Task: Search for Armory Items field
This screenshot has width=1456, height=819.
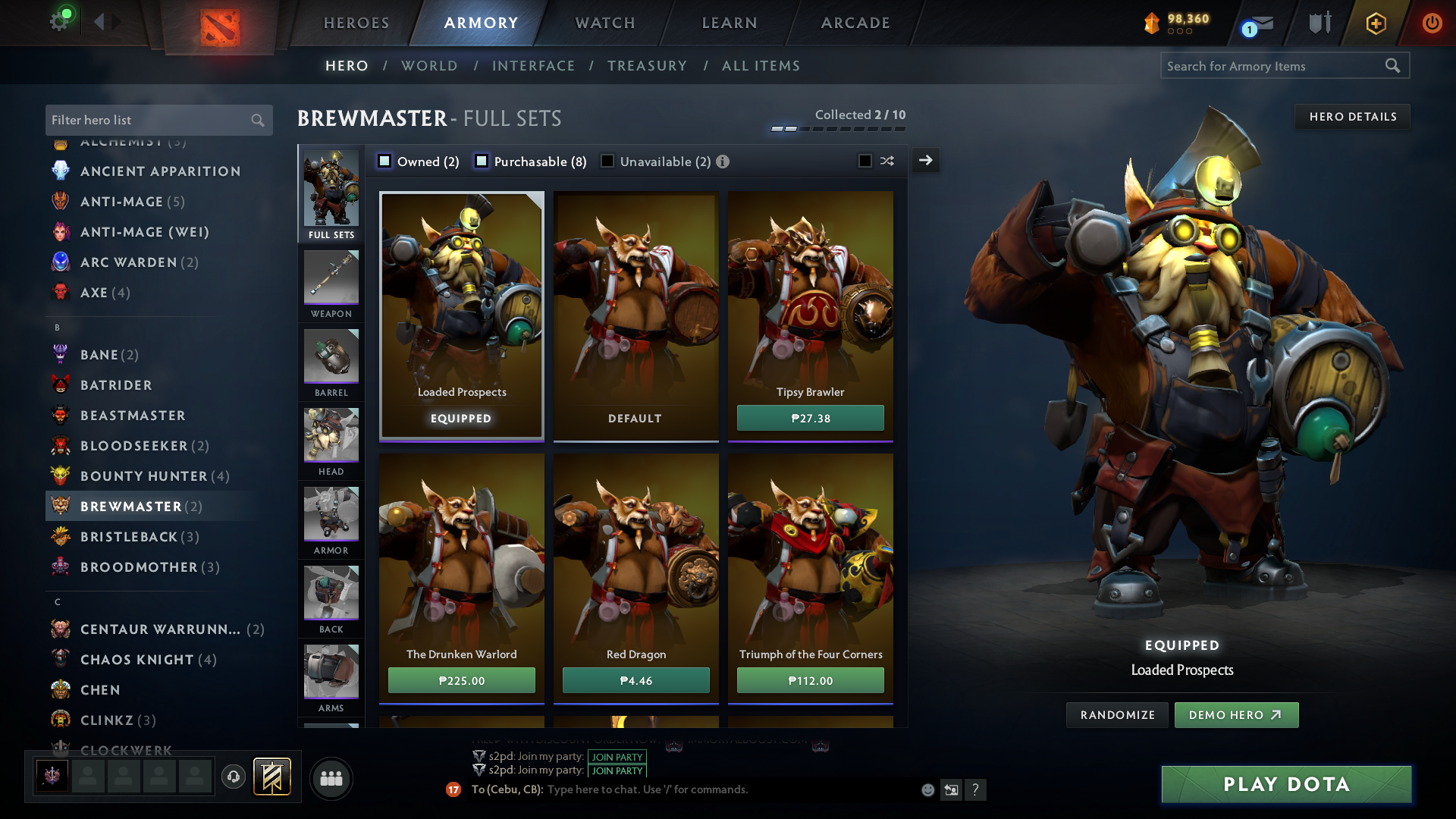Action: (x=1274, y=66)
